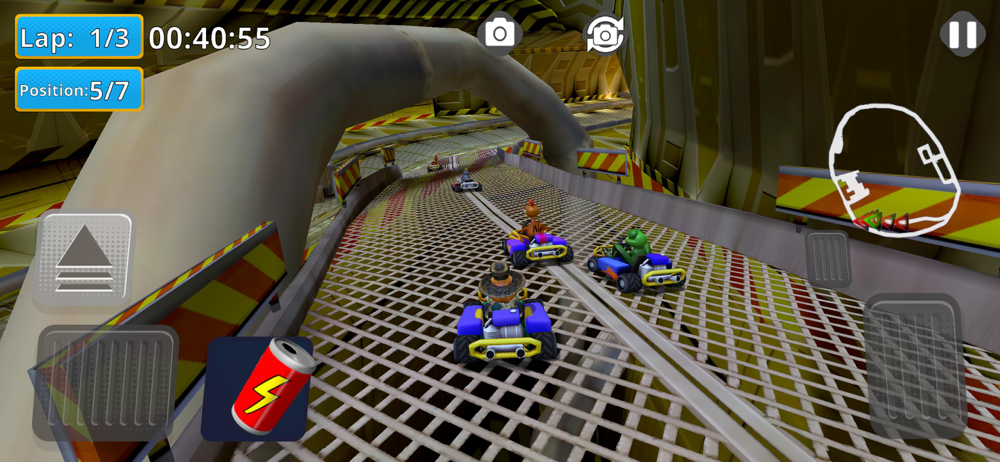Step on the tall accelerator pedal
Viewport: 1000px width, 462px height.
914,366
